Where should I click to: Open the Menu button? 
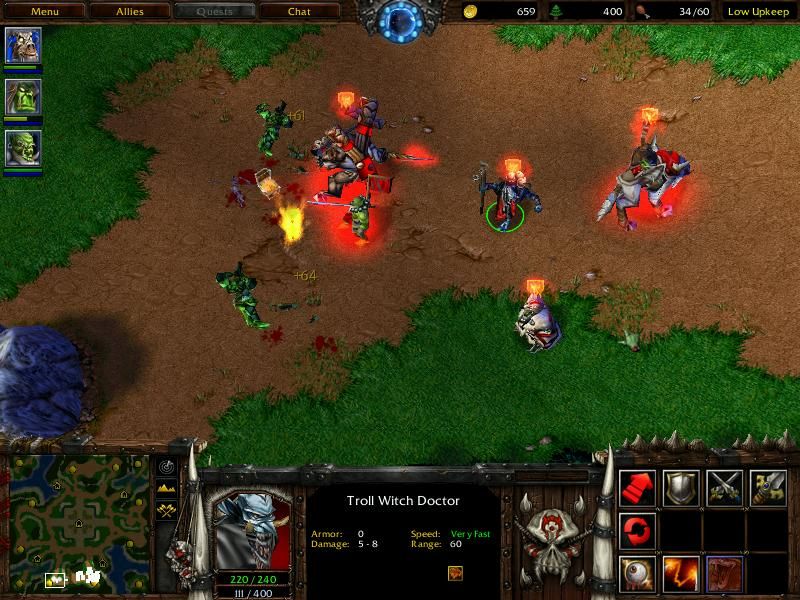45,12
